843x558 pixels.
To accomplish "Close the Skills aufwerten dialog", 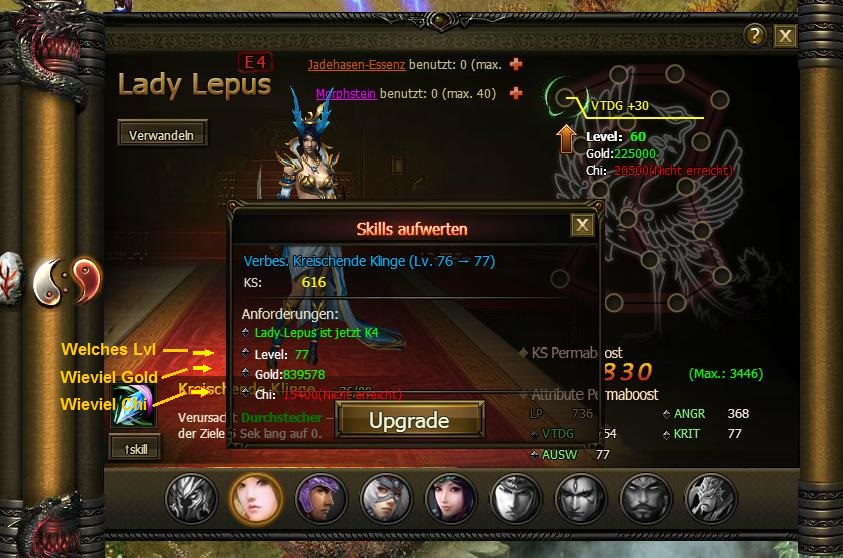I will (582, 225).
